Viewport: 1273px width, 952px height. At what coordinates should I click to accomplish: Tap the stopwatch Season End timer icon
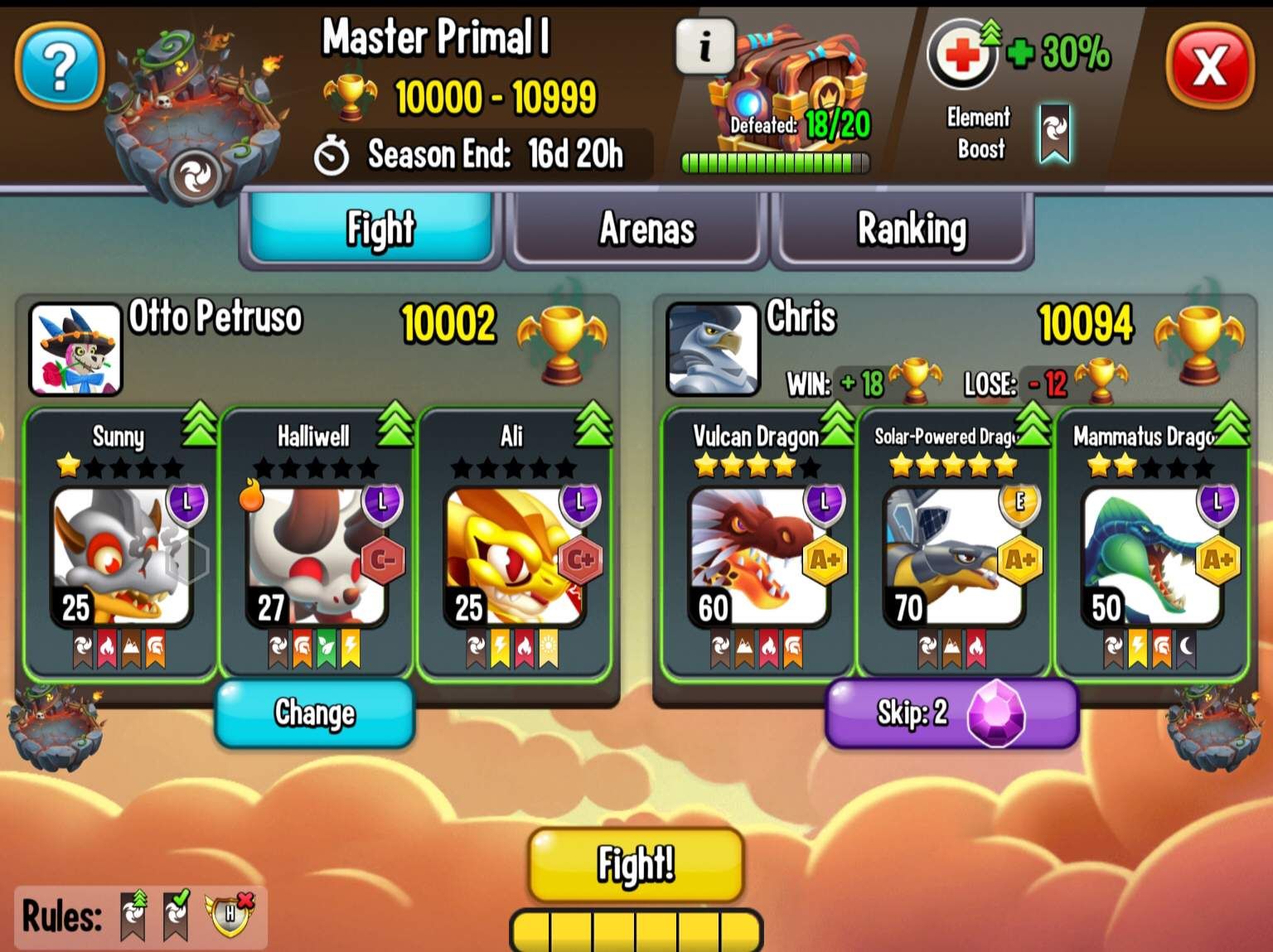click(x=332, y=153)
